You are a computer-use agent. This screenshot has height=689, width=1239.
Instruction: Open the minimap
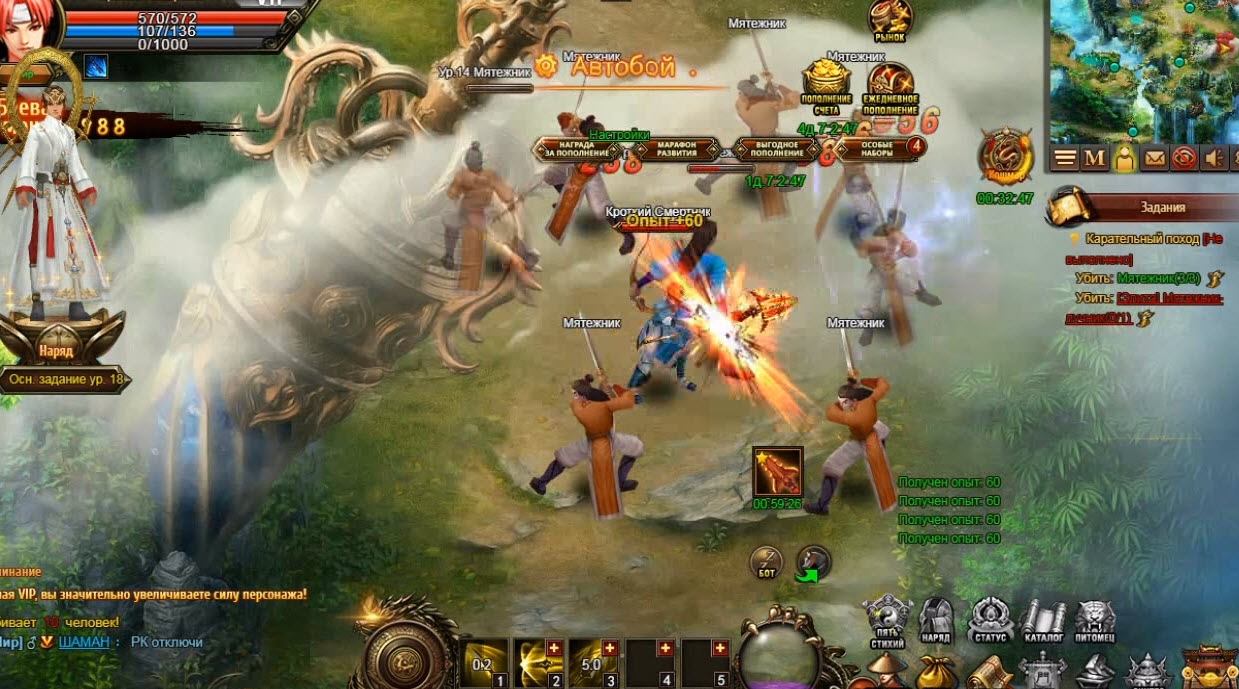pos(1142,70)
